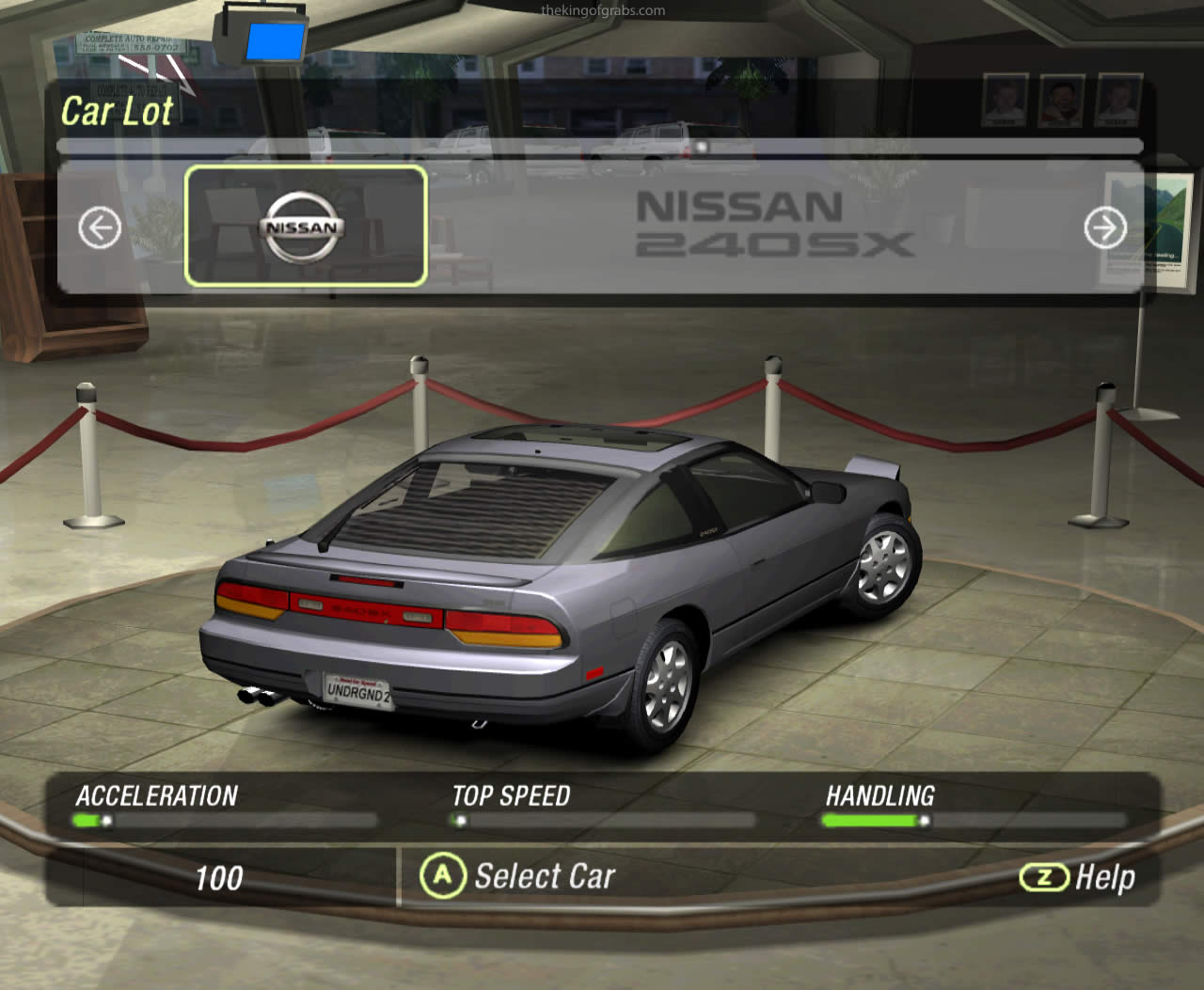Choose the Select Car option
This screenshot has height=990, width=1204.
518,876
